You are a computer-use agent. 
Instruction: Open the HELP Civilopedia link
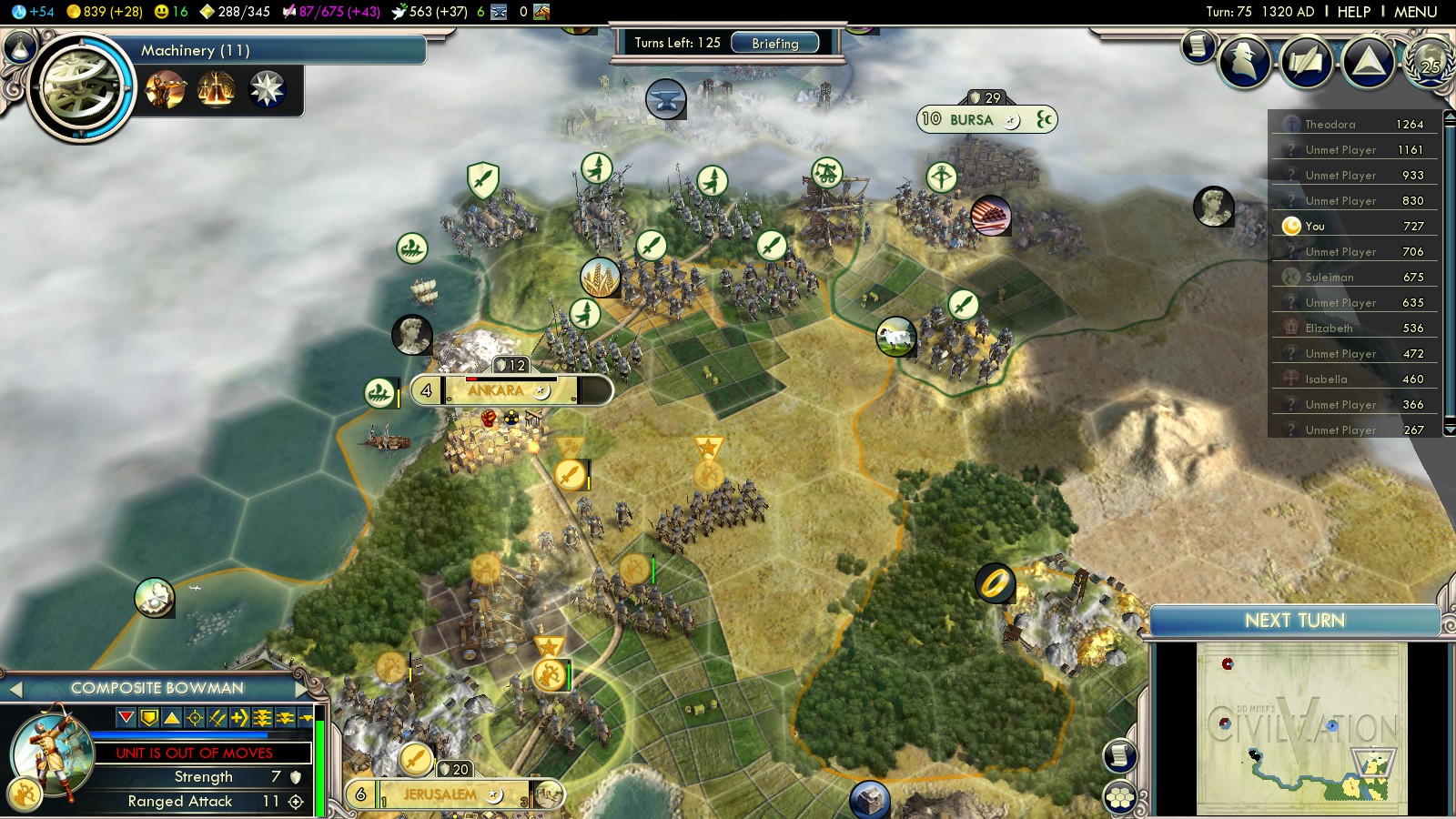click(x=1353, y=12)
